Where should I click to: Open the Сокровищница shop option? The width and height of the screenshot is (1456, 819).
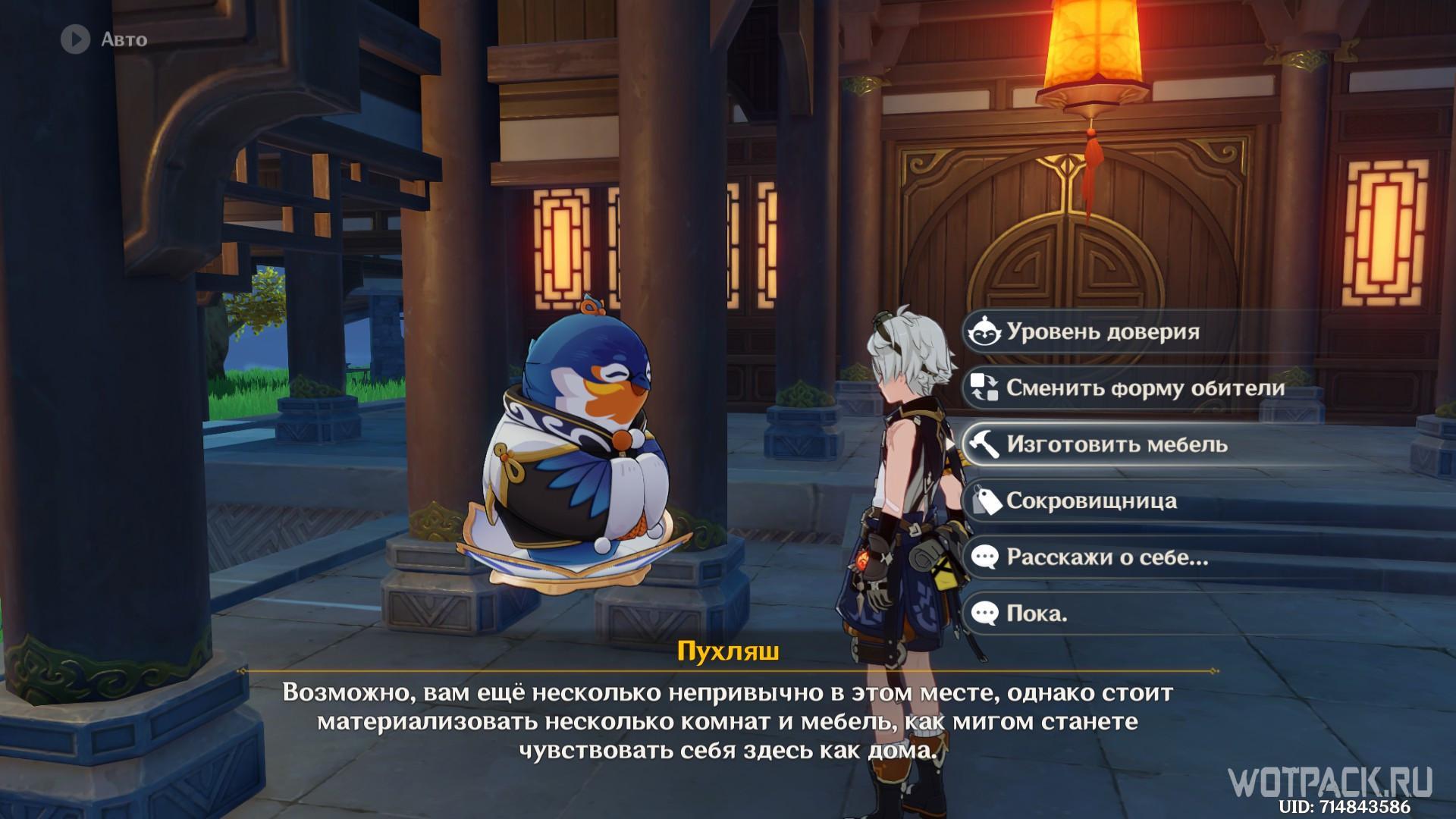pos(1091,501)
